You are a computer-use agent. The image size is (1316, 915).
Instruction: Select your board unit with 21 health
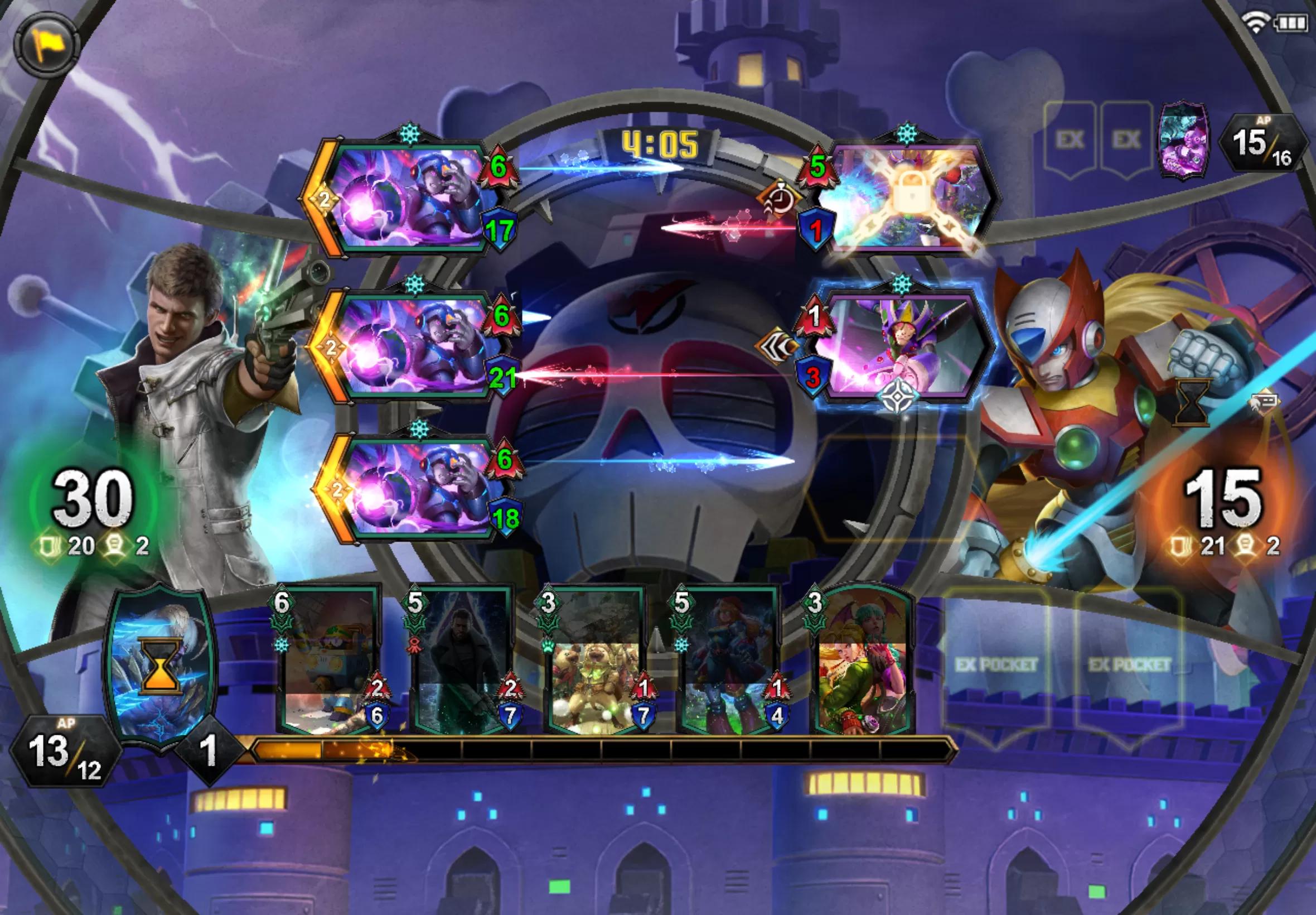(413, 347)
